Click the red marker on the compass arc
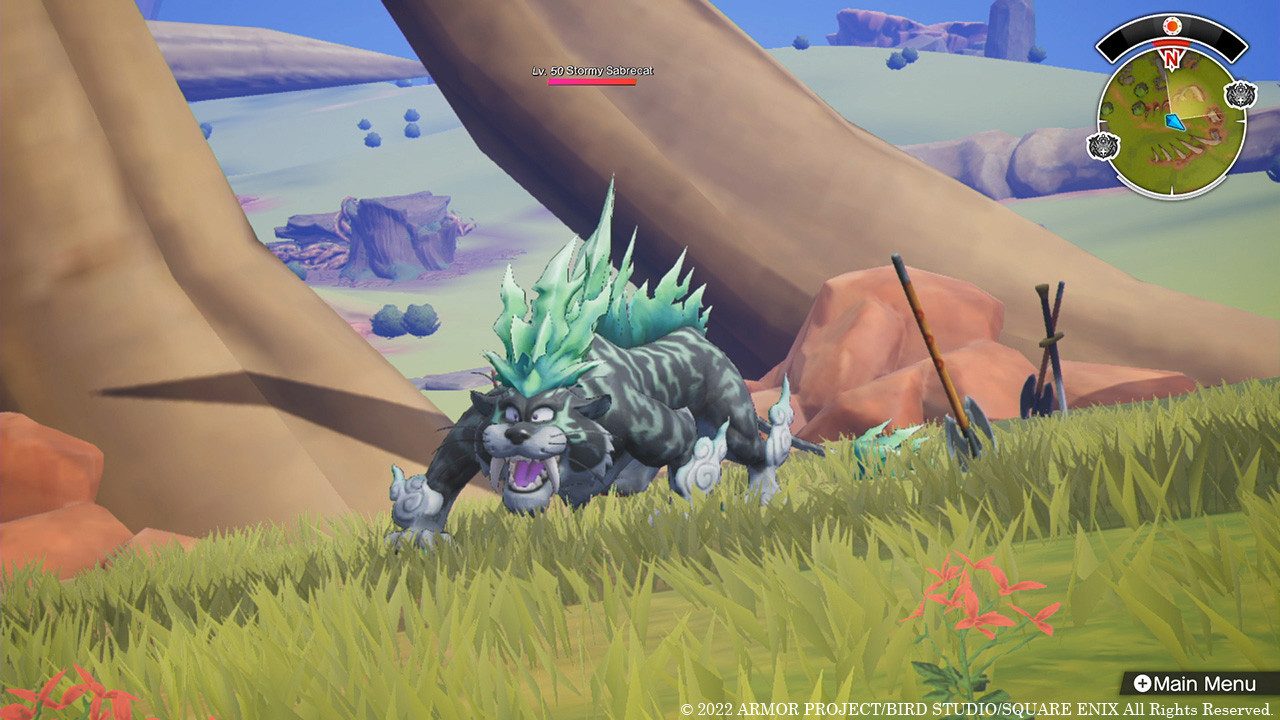The height and width of the screenshot is (720, 1280). click(x=1171, y=44)
